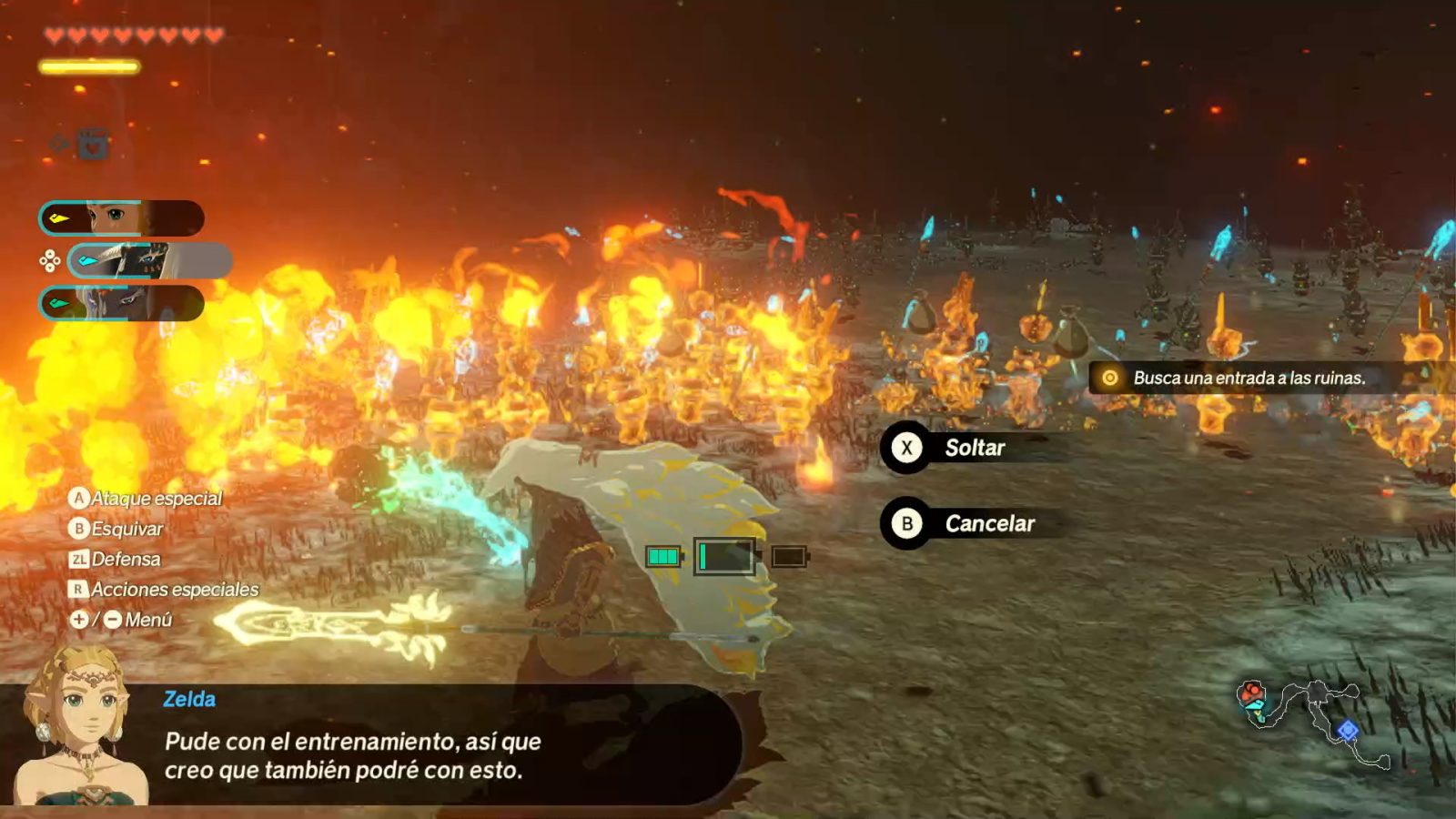Click the yellow stamina bar
Viewport: 1456px width, 819px height.
pyautogui.click(x=91, y=65)
